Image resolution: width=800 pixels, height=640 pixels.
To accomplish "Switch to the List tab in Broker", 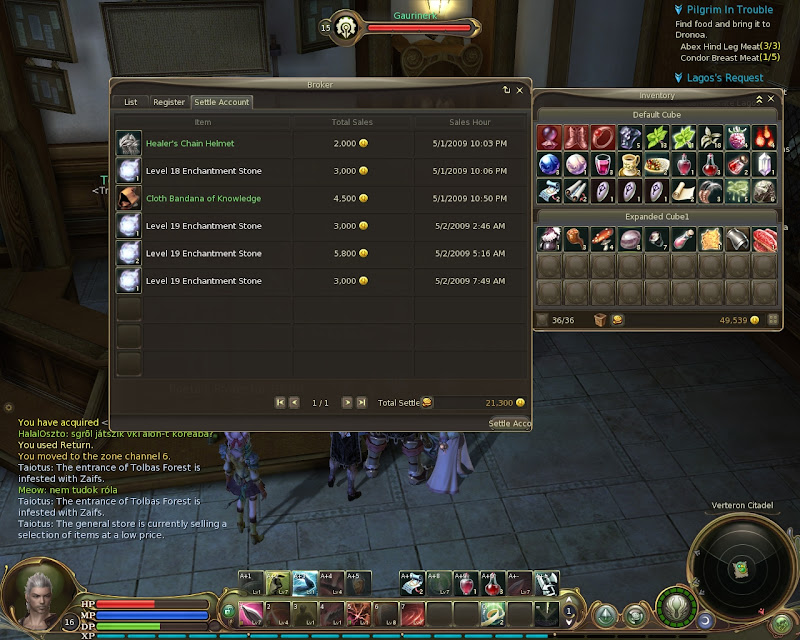I will click(x=131, y=102).
